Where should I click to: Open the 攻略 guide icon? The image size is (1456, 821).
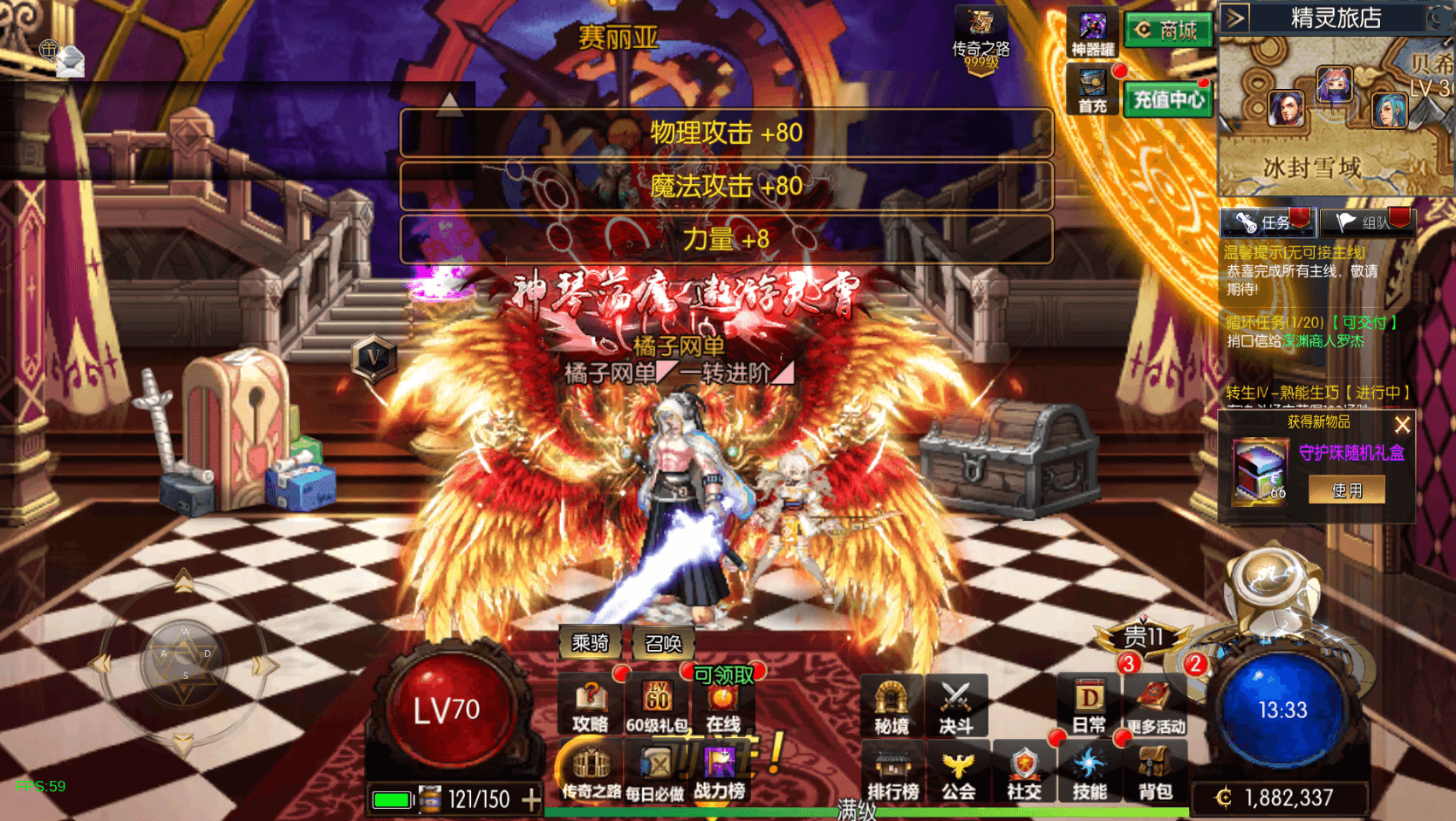click(591, 705)
